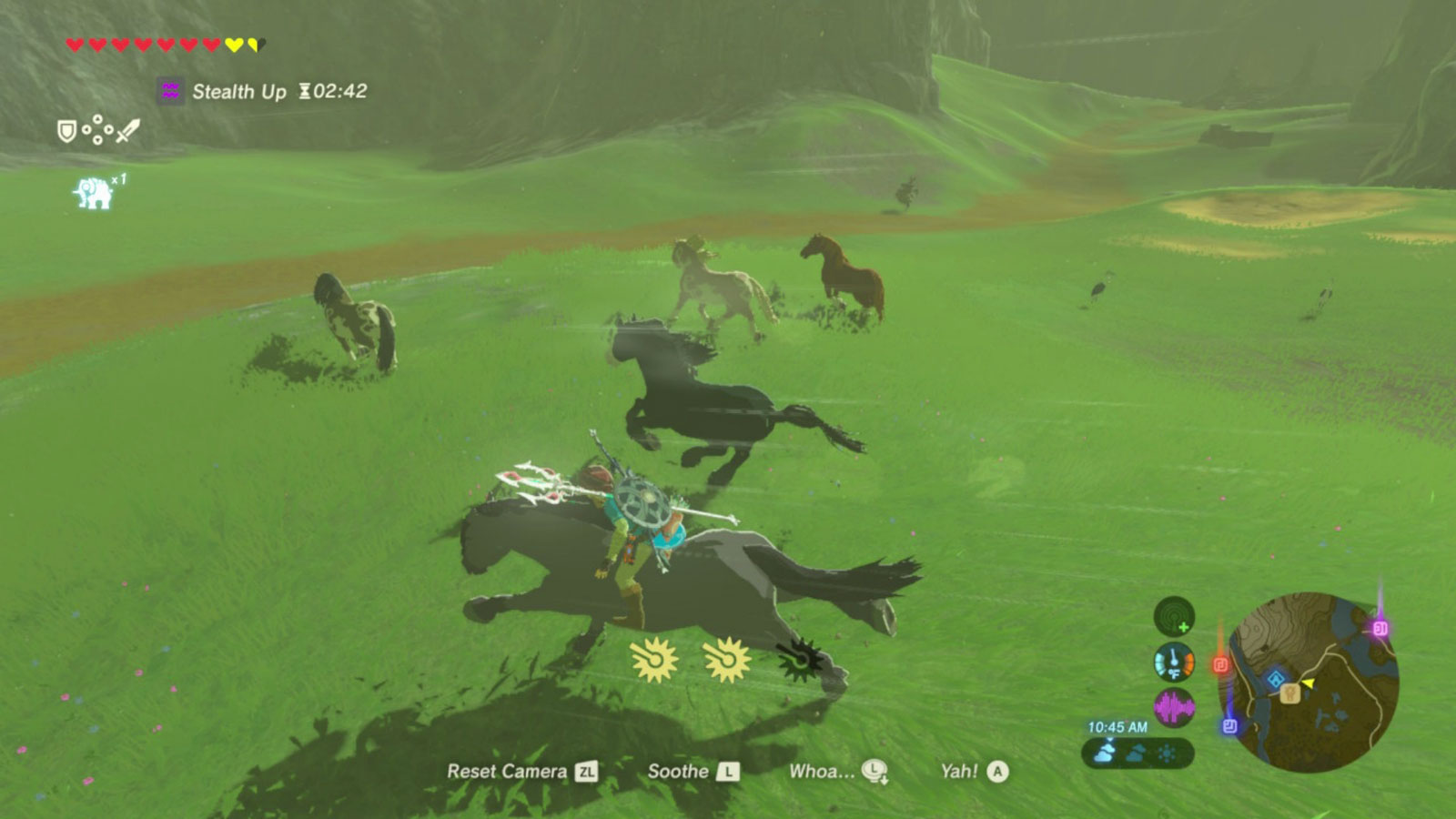Select the sun weather forecast icon
Viewport: 1456px width, 819px height.
click(x=1168, y=752)
